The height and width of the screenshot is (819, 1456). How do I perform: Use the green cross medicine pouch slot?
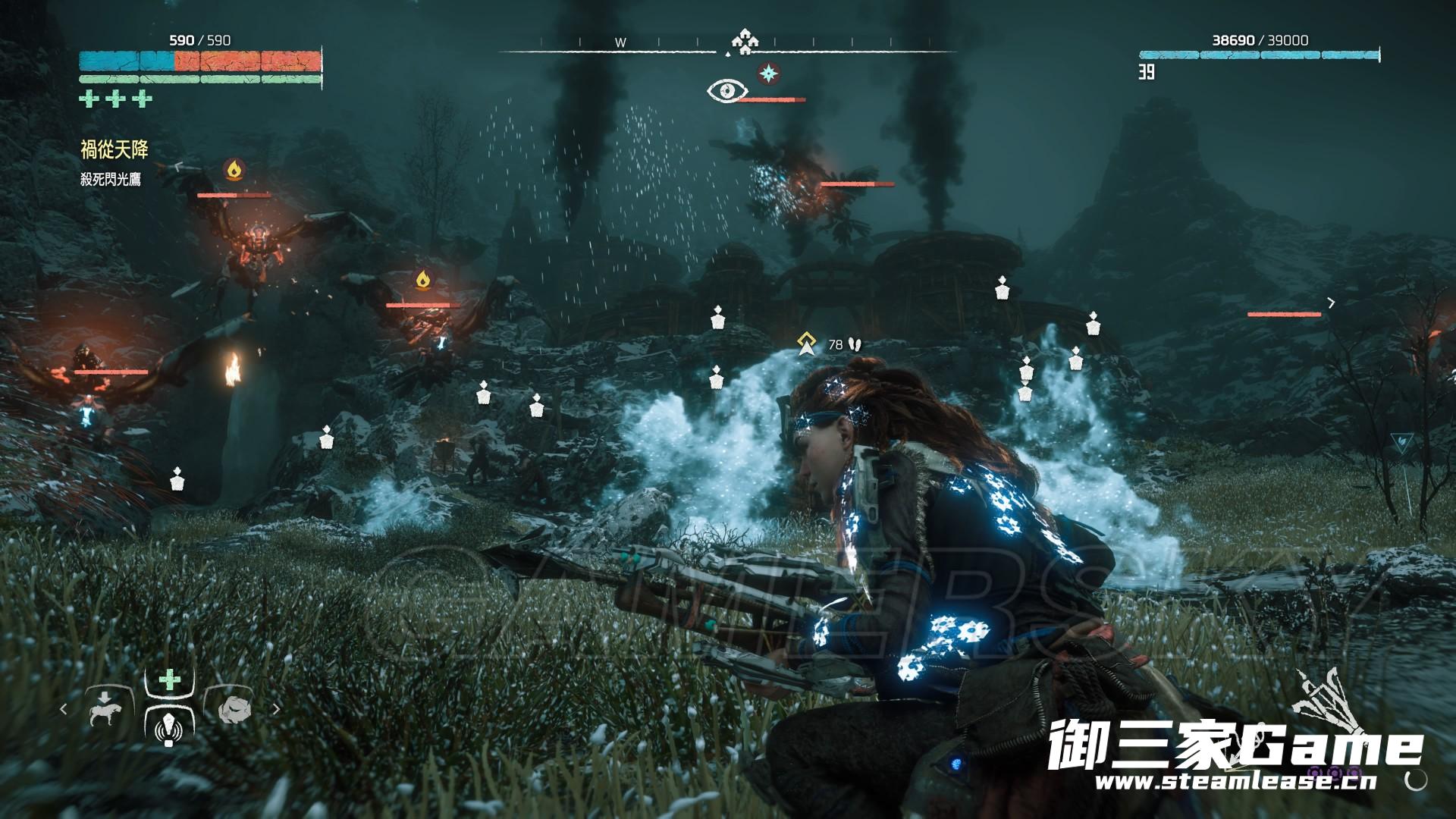coord(168,681)
